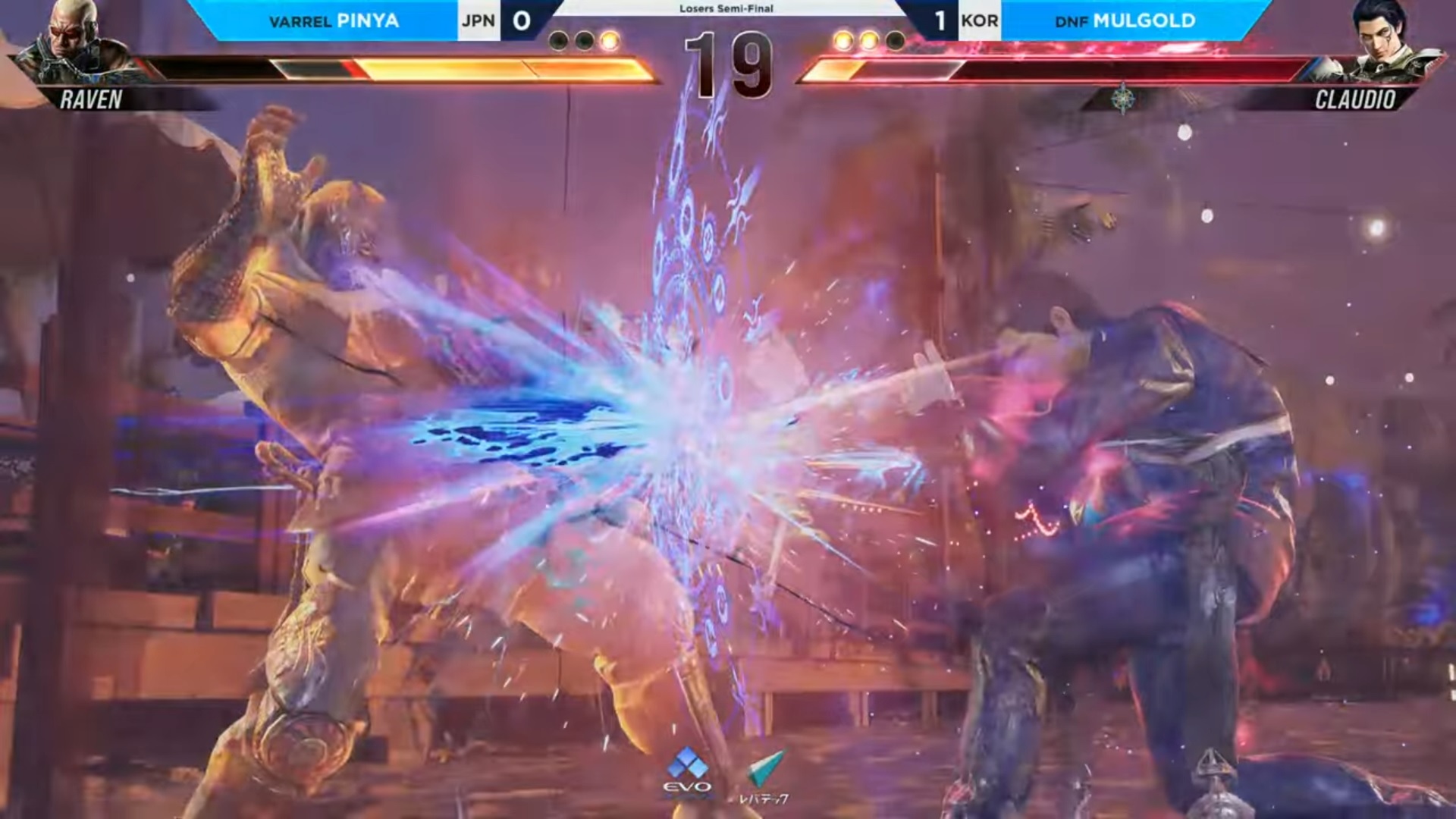Viewport: 1456px width, 819px height.
Task: Select the Losers Semi-Final match label
Action: click(x=726, y=10)
